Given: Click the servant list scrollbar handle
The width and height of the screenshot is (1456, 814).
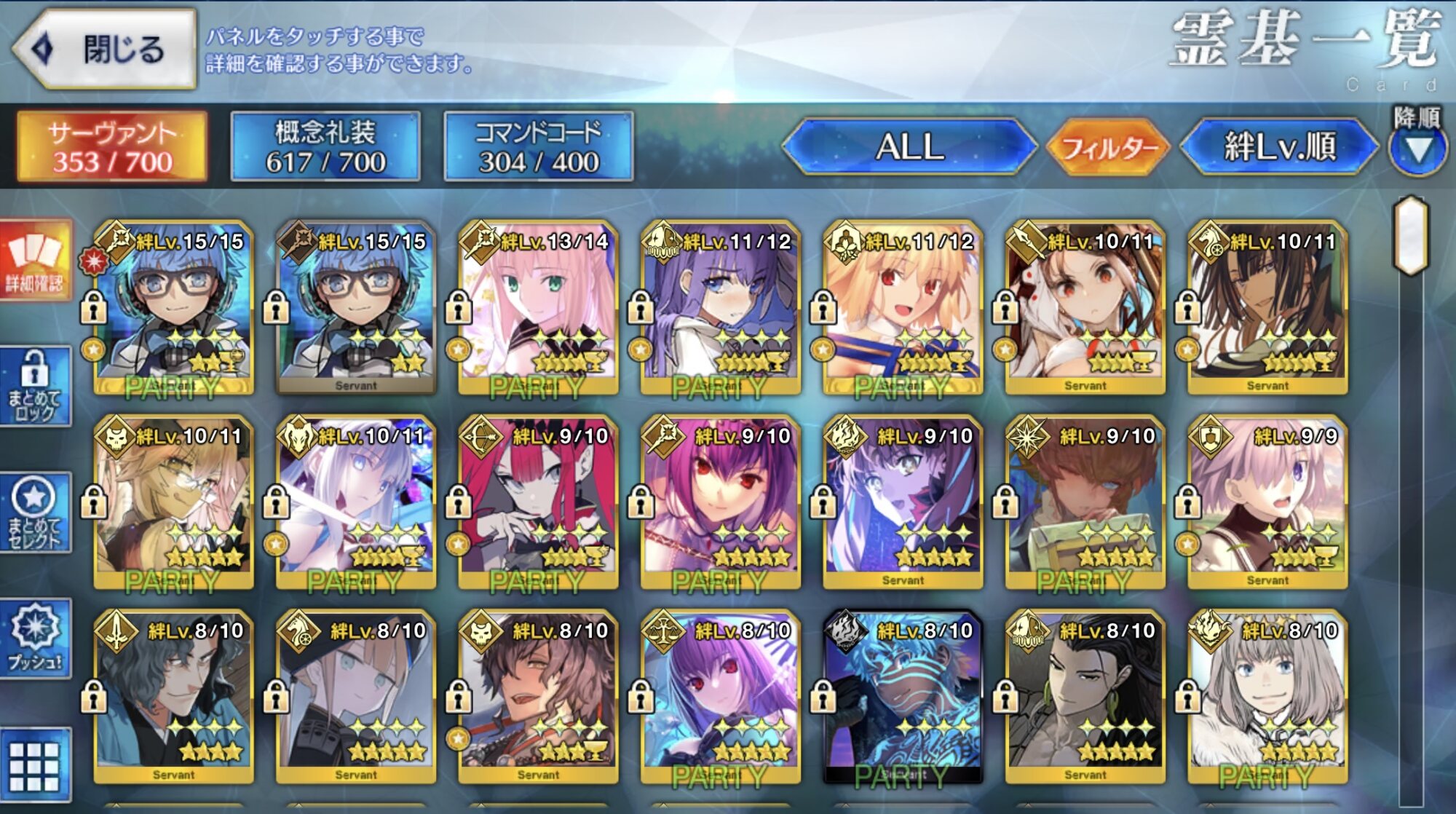Looking at the screenshot, I should 1411,234.
